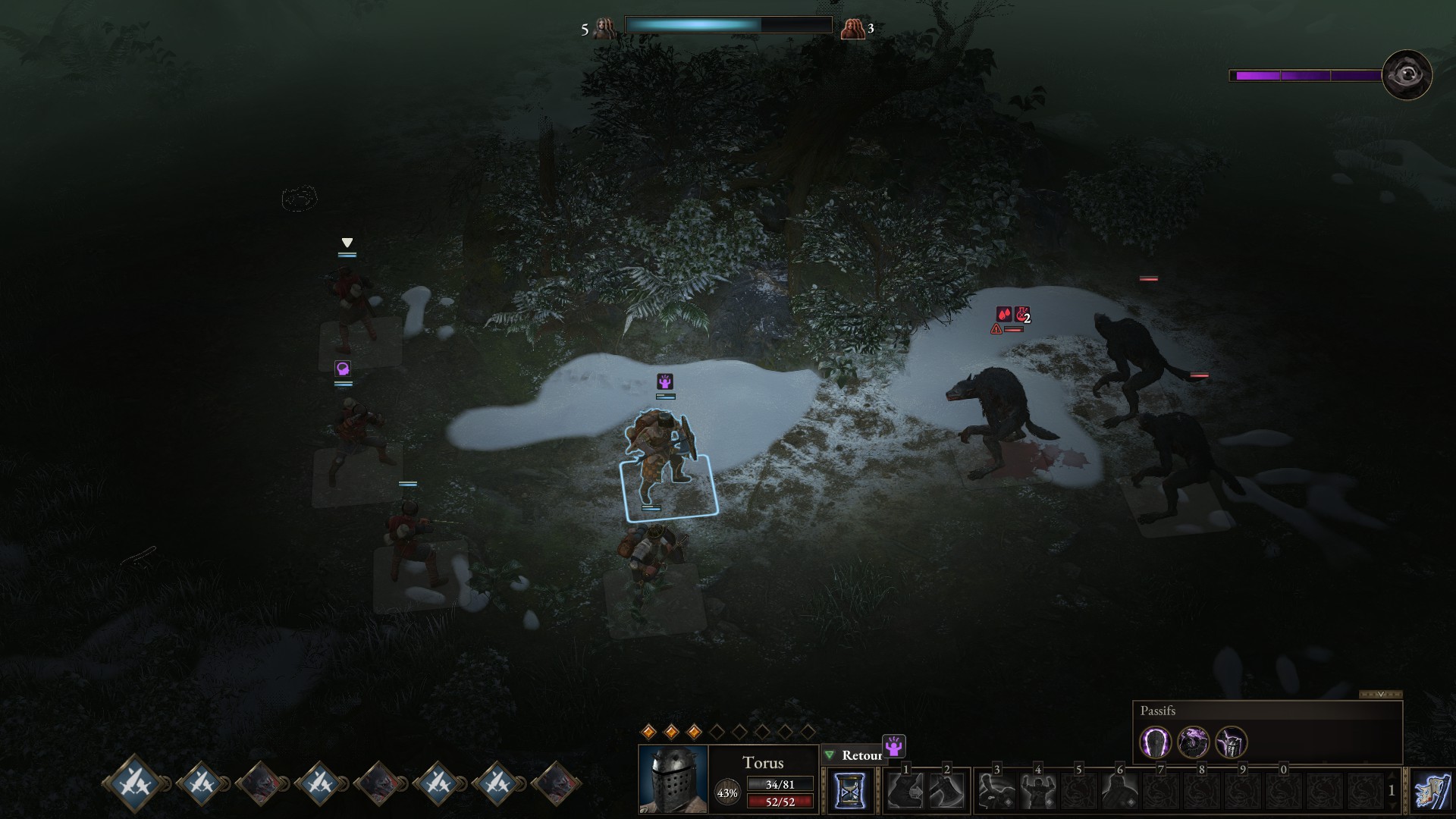This screenshot has height=819, width=1456.
Task: Select the last werewolf turn-order portrait
Action: (557, 782)
